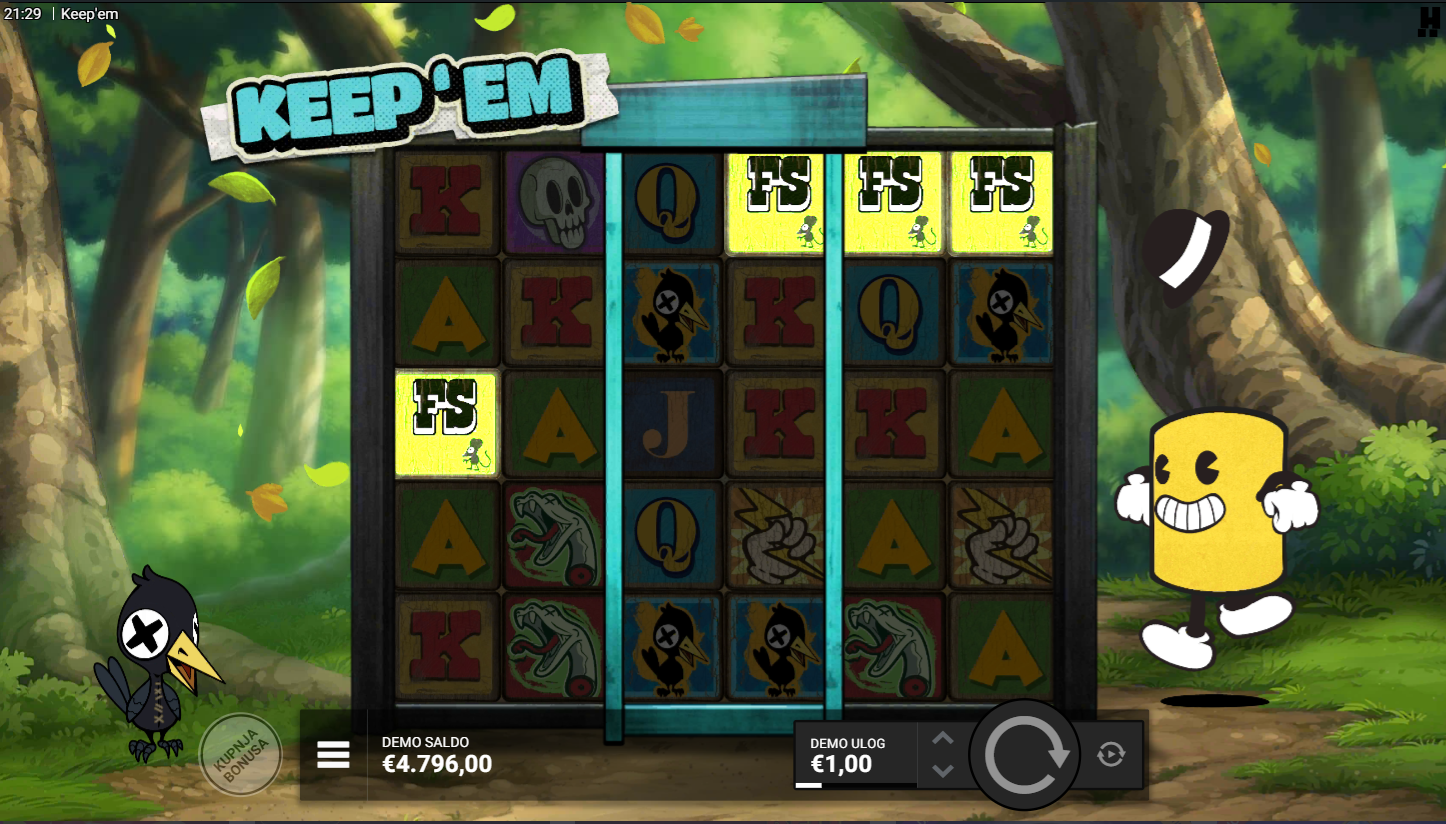
Task: Open the autoplay settings icon
Action: [1111, 754]
